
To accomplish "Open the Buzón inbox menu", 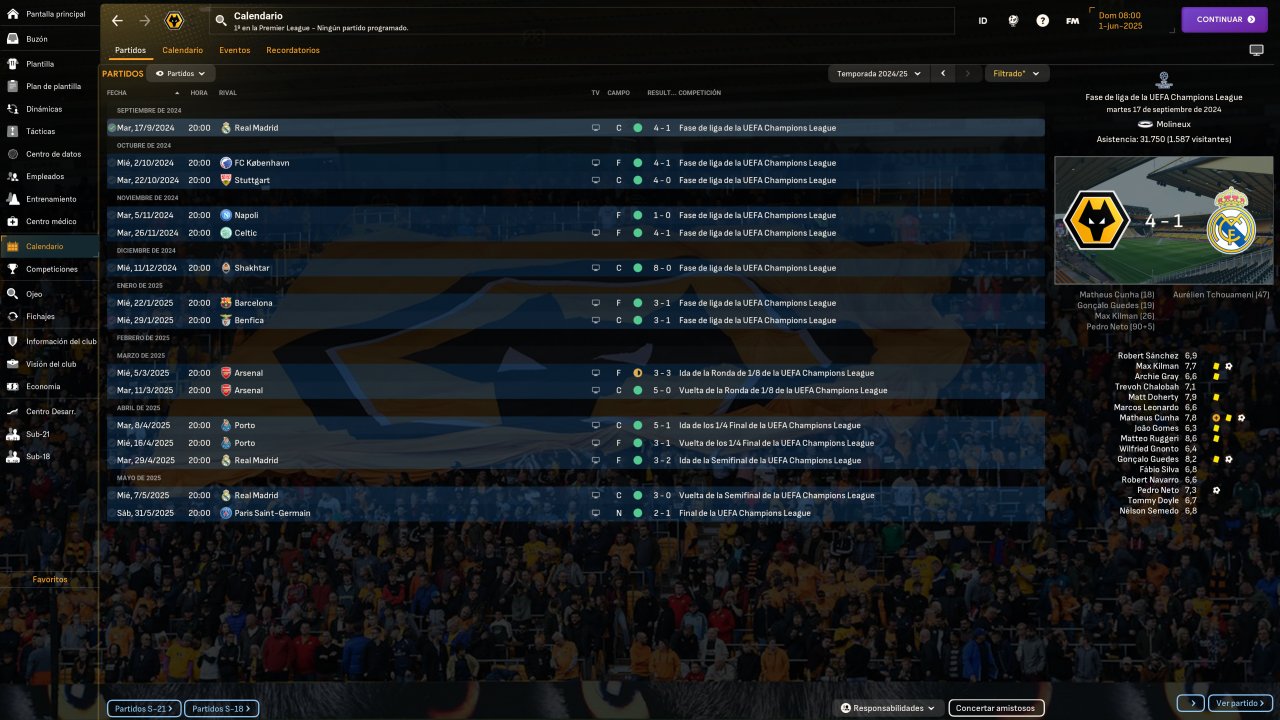I will click(x=37, y=39).
